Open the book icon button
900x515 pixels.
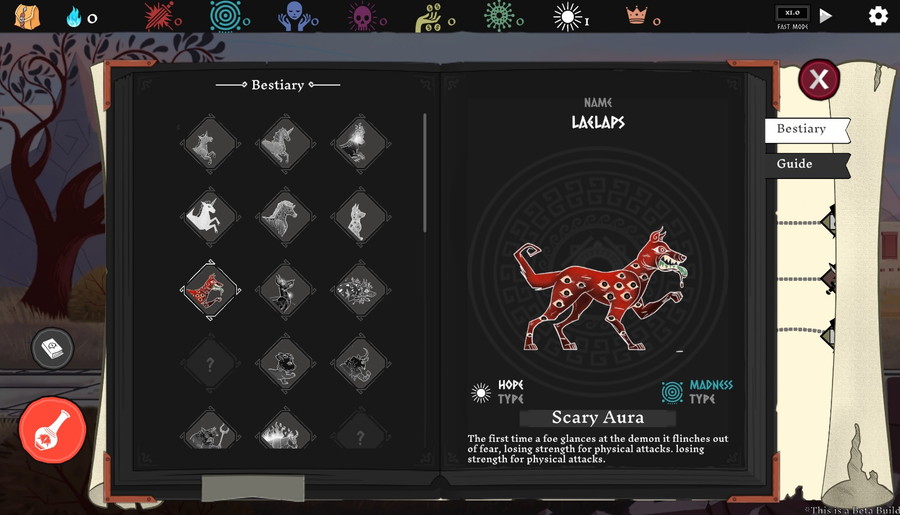(x=51, y=347)
